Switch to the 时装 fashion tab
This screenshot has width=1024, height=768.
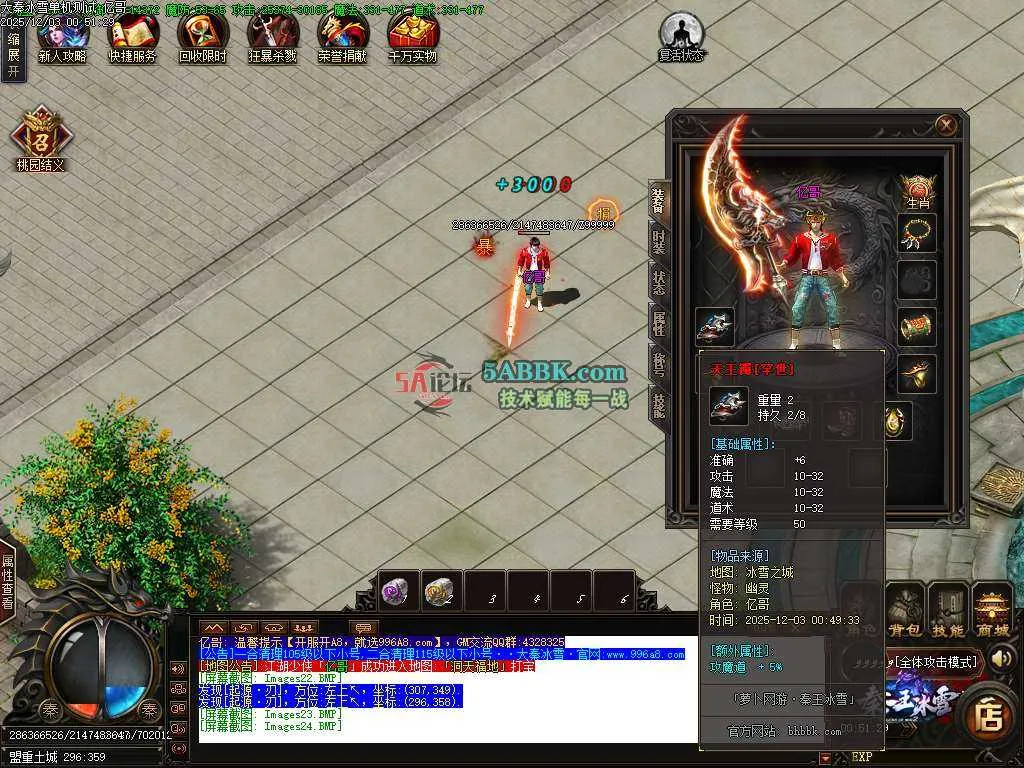(658, 240)
